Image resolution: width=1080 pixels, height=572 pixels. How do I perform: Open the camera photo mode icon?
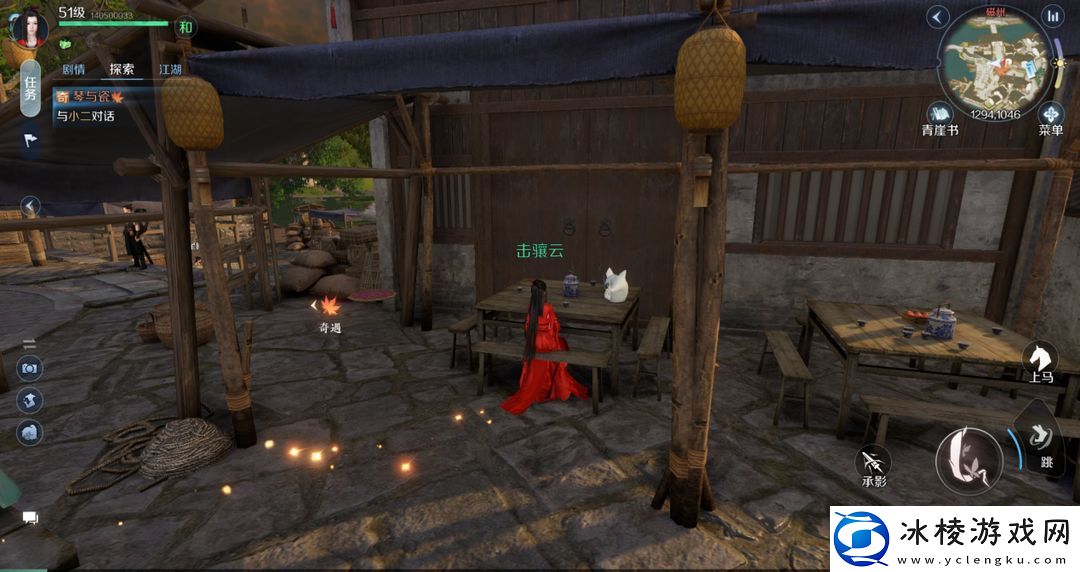[30, 368]
